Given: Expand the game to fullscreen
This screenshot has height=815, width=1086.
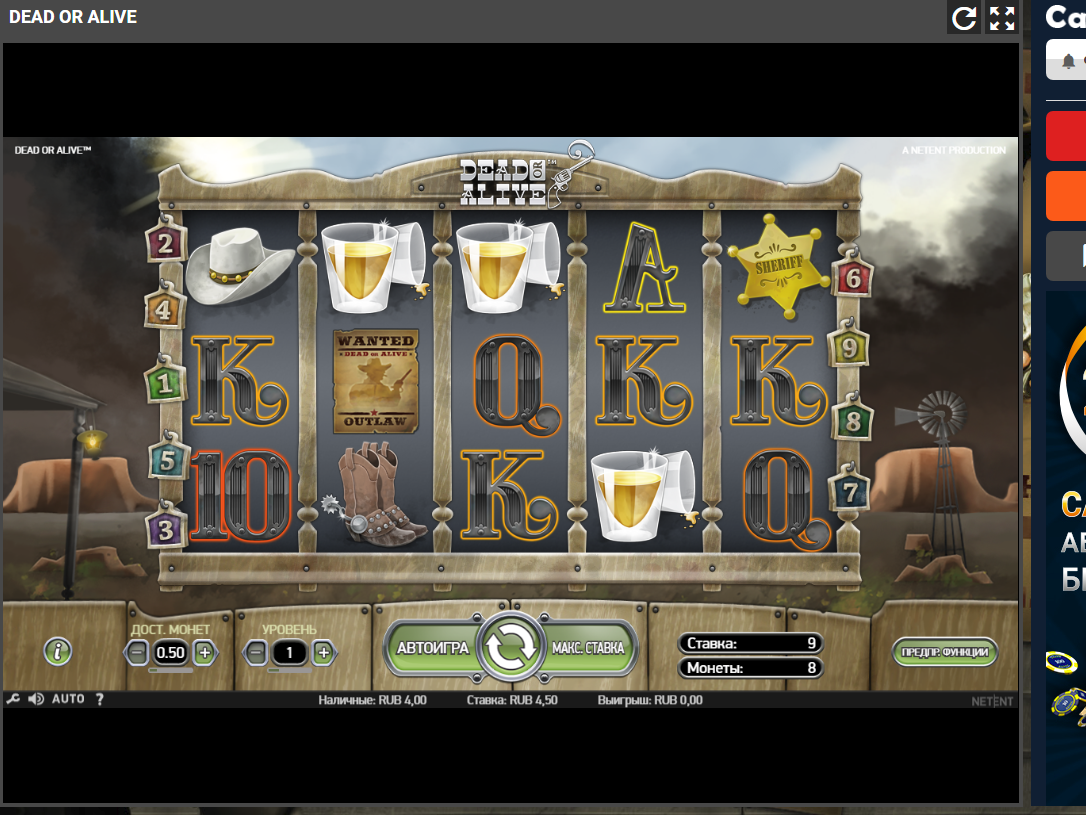Looking at the screenshot, I should click(1001, 18).
